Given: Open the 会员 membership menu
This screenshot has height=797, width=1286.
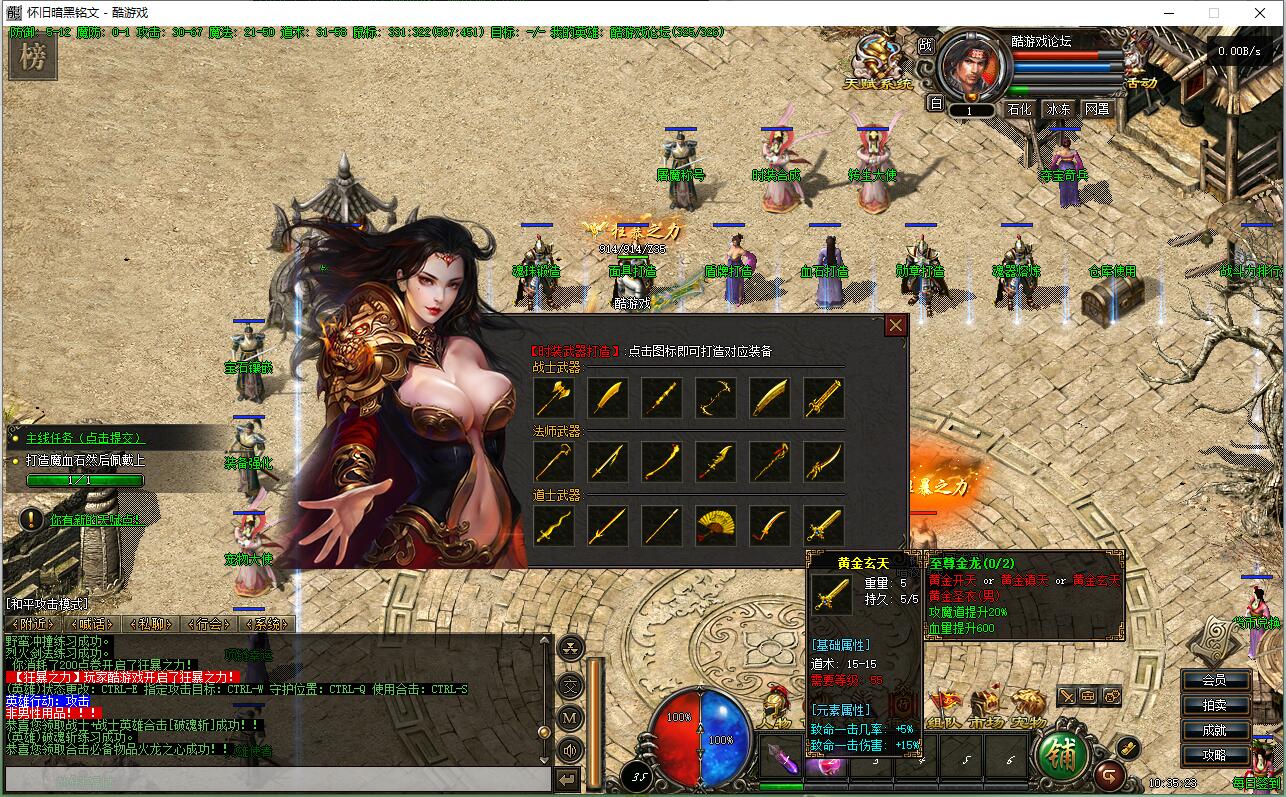Looking at the screenshot, I should [1214, 680].
